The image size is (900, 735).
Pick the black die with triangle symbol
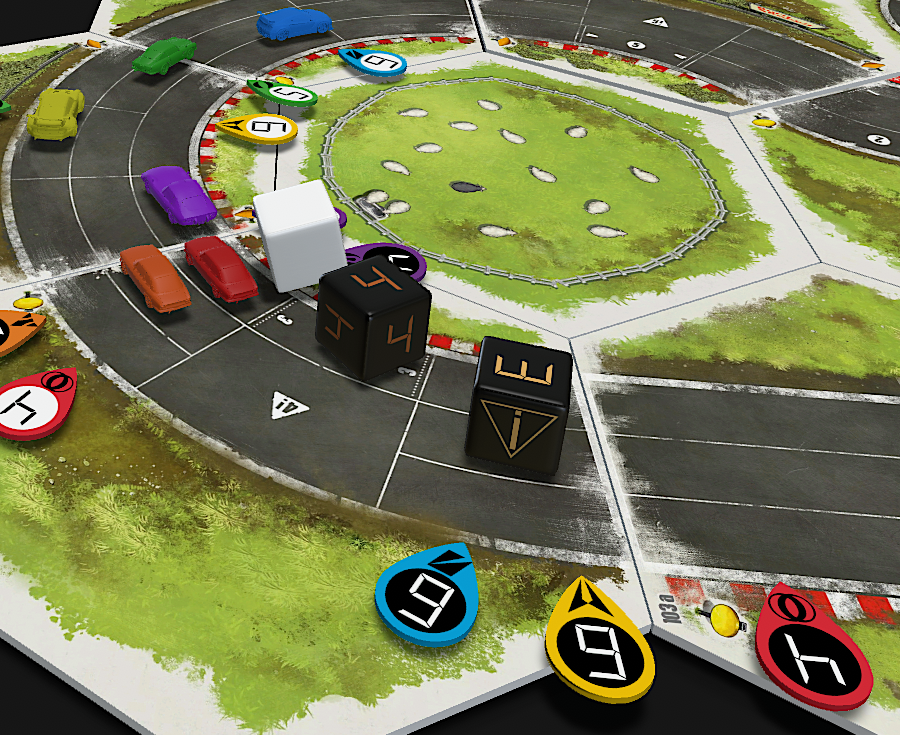(x=518, y=404)
